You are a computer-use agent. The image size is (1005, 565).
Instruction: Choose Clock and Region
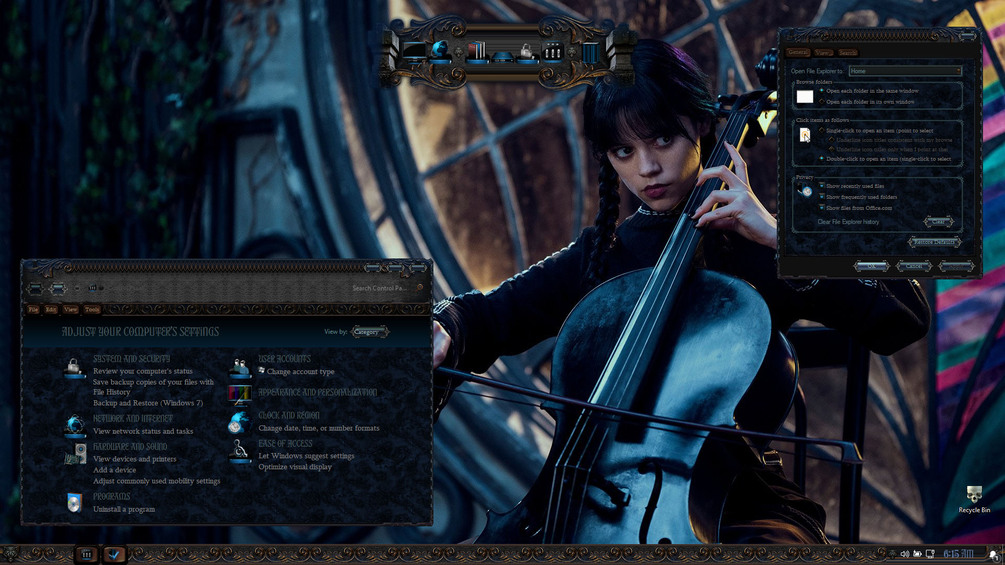289,415
